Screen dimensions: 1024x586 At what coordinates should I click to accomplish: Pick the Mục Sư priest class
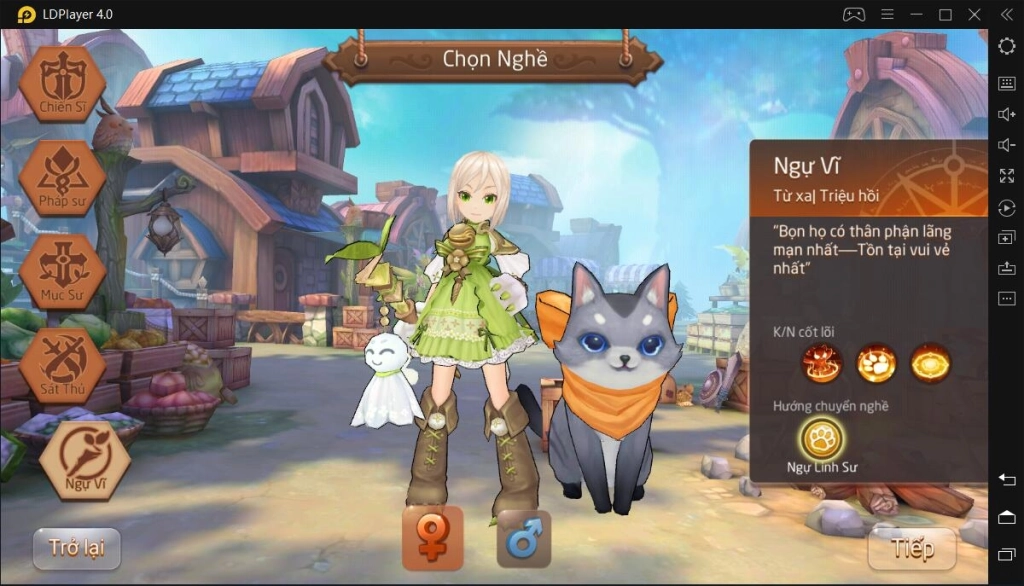(x=62, y=270)
